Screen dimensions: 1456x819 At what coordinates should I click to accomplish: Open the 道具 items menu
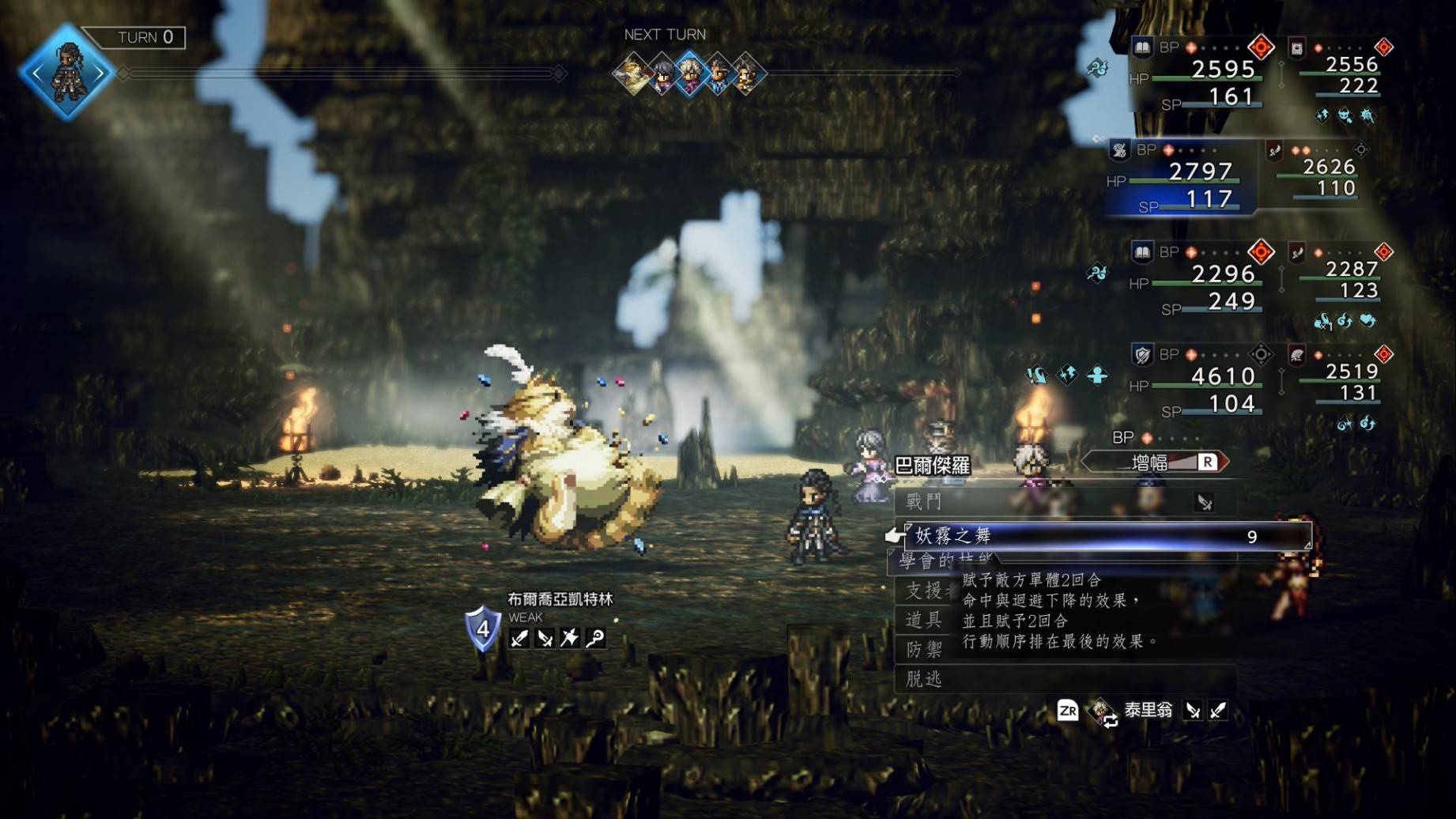(x=925, y=620)
